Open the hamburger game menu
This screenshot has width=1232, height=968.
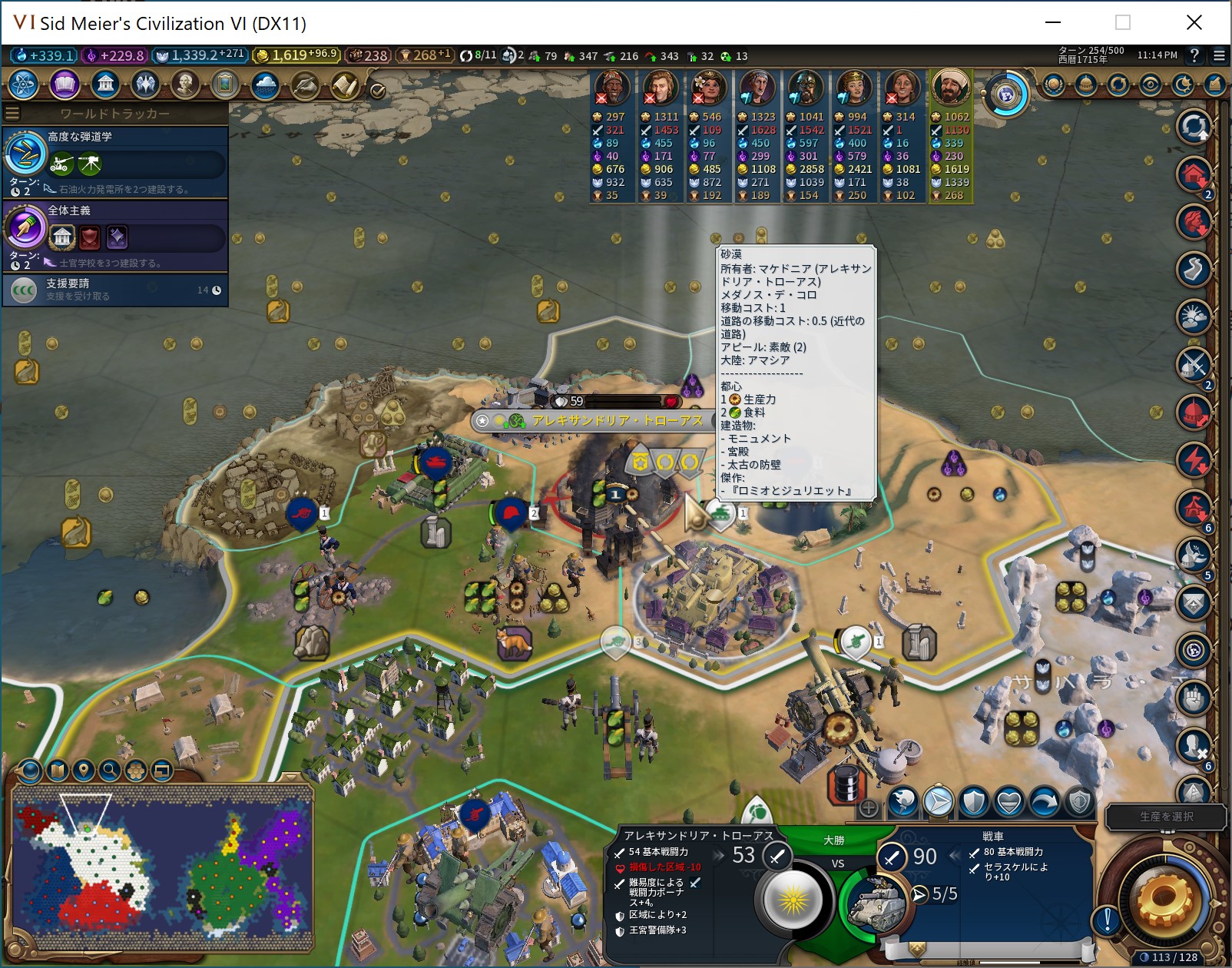click(x=1219, y=55)
